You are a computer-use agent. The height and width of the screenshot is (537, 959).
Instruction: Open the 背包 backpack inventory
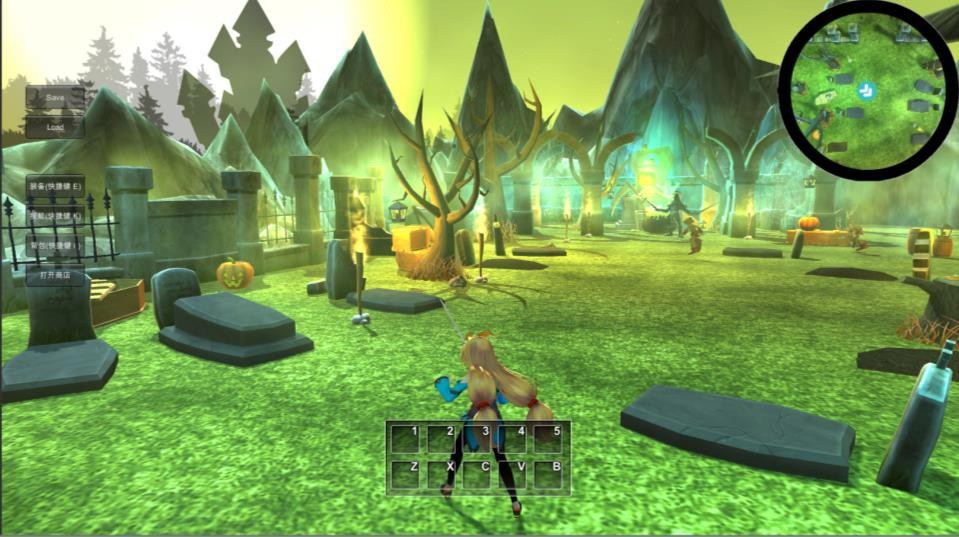click(55, 246)
